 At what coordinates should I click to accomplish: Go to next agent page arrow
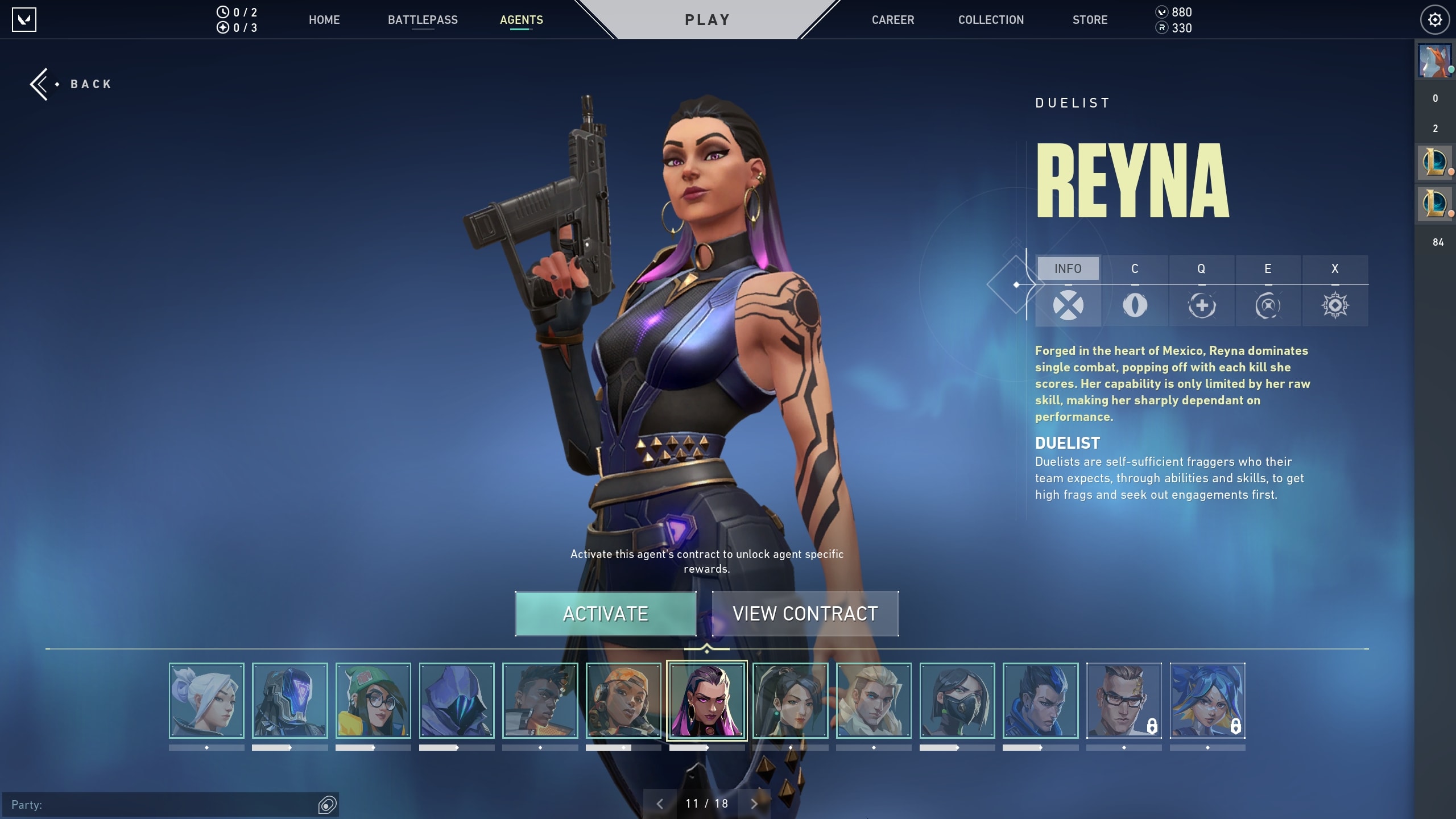click(x=754, y=804)
